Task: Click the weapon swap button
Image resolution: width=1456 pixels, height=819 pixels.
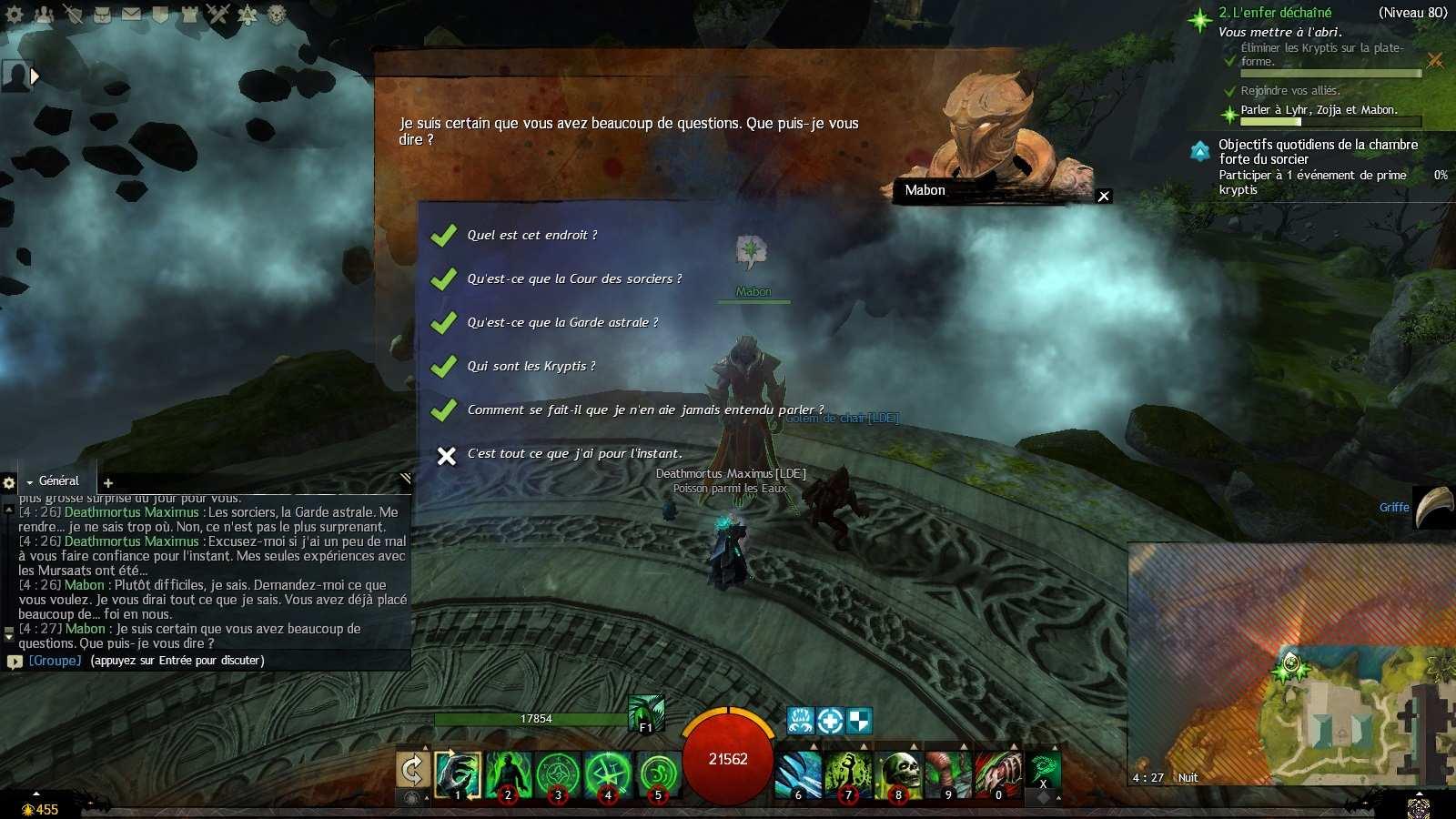Action: (412, 771)
